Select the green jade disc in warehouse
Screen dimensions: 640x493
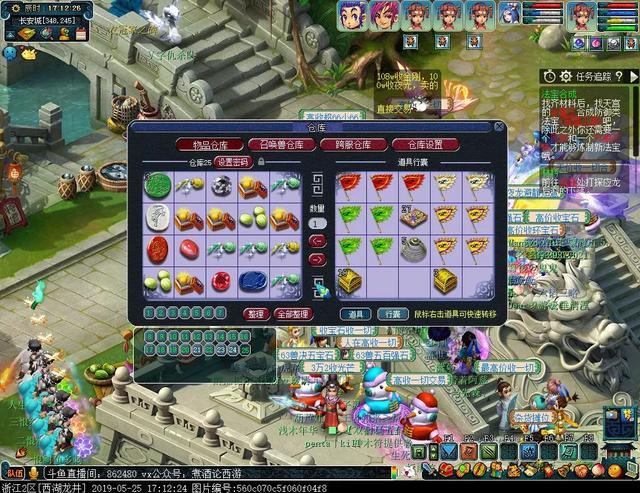[x=158, y=184]
